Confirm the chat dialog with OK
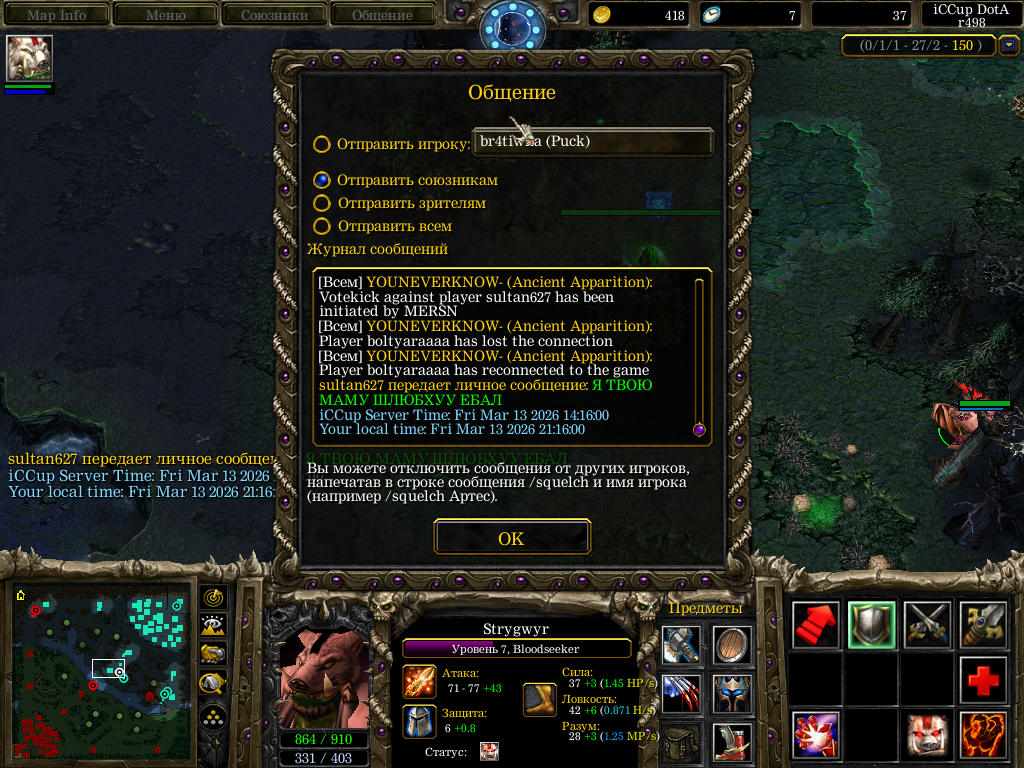Screen dimensions: 1024x768 coord(511,538)
